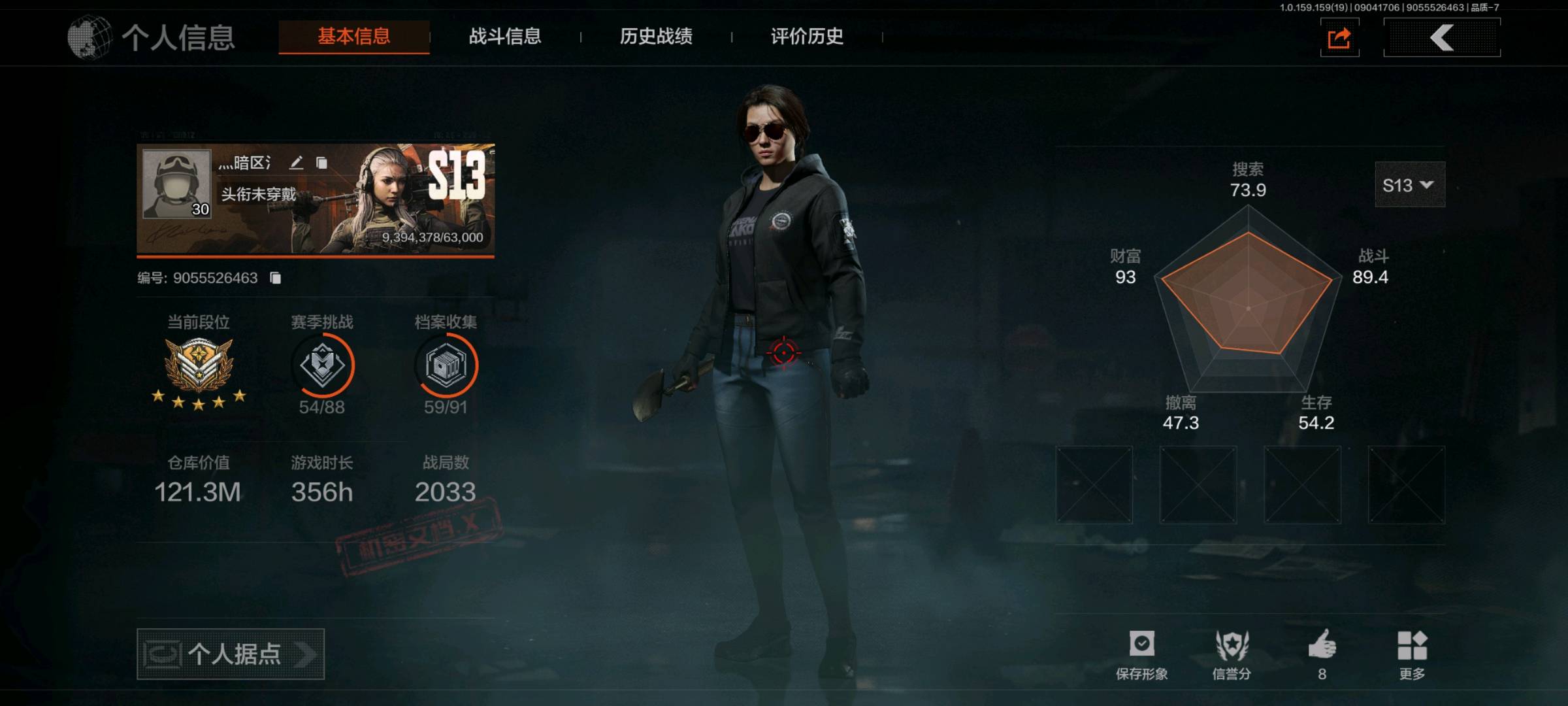The width and height of the screenshot is (1568, 706).
Task: Copy the nickname next to pencil icon
Action: [x=321, y=163]
